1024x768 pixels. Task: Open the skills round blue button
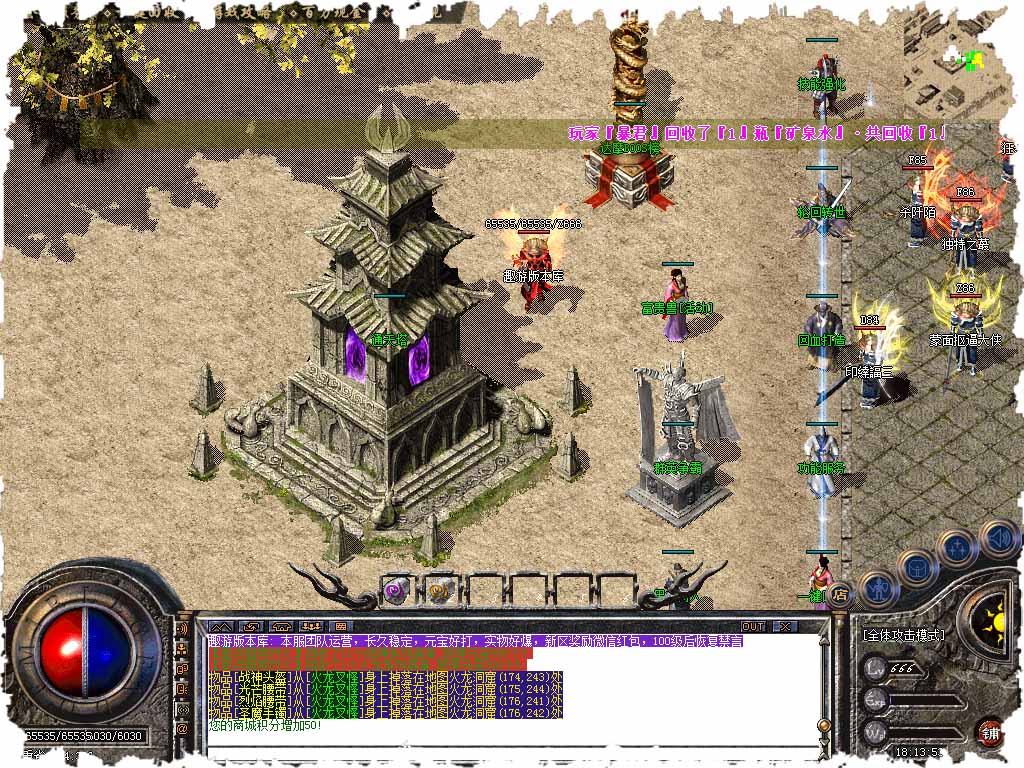click(x=957, y=548)
